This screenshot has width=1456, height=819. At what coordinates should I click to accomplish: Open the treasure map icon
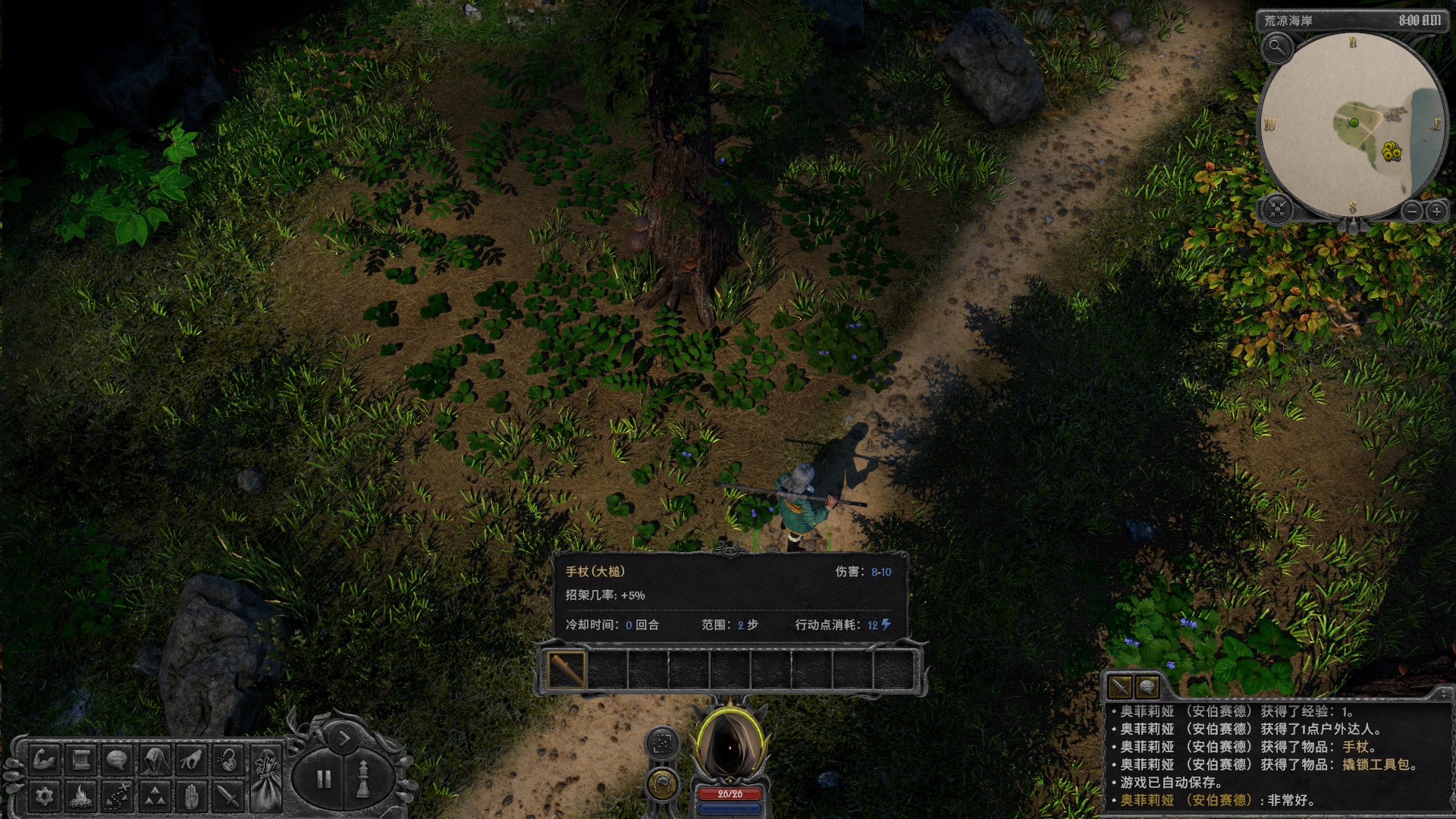(118, 796)
